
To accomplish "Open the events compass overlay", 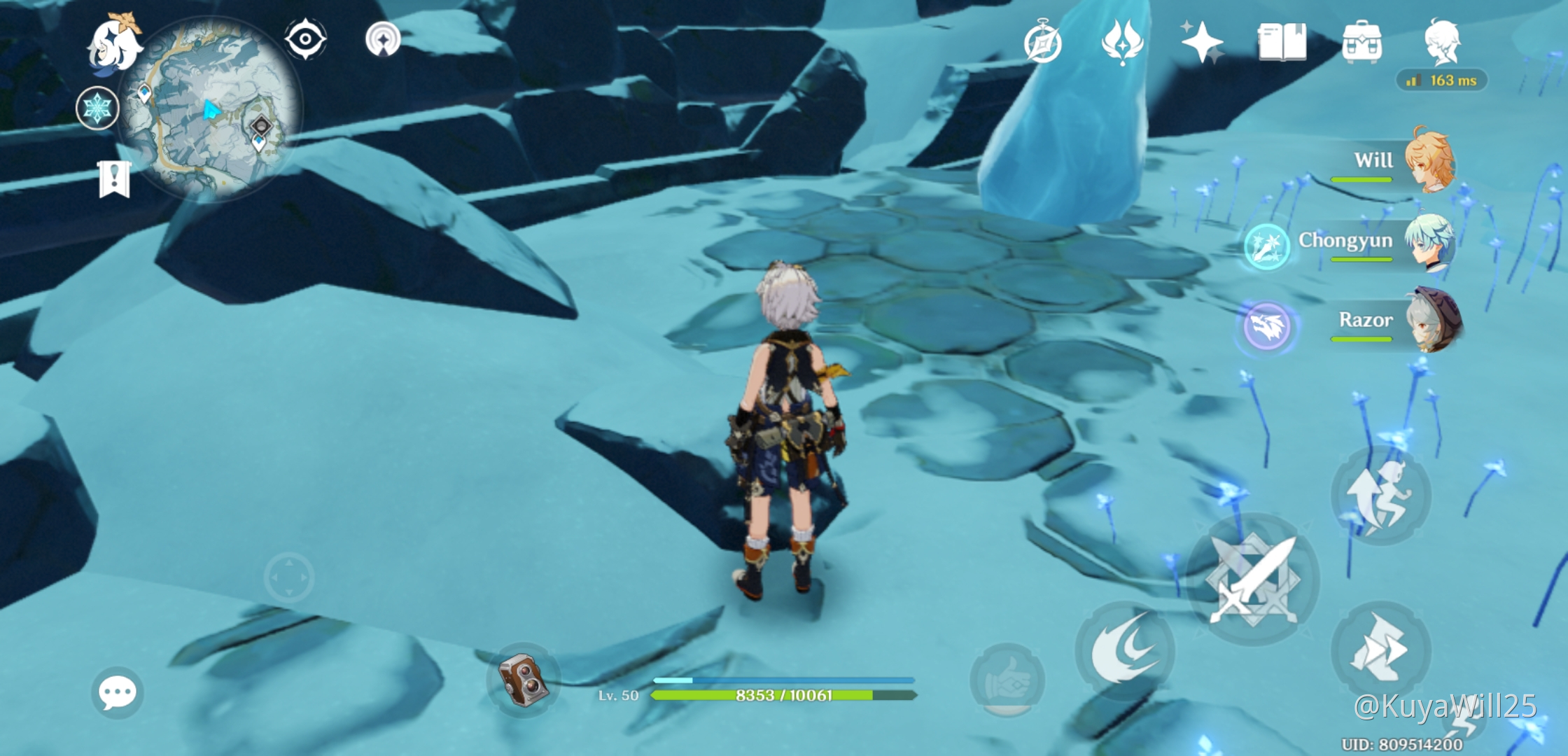I will [1043, 42].
